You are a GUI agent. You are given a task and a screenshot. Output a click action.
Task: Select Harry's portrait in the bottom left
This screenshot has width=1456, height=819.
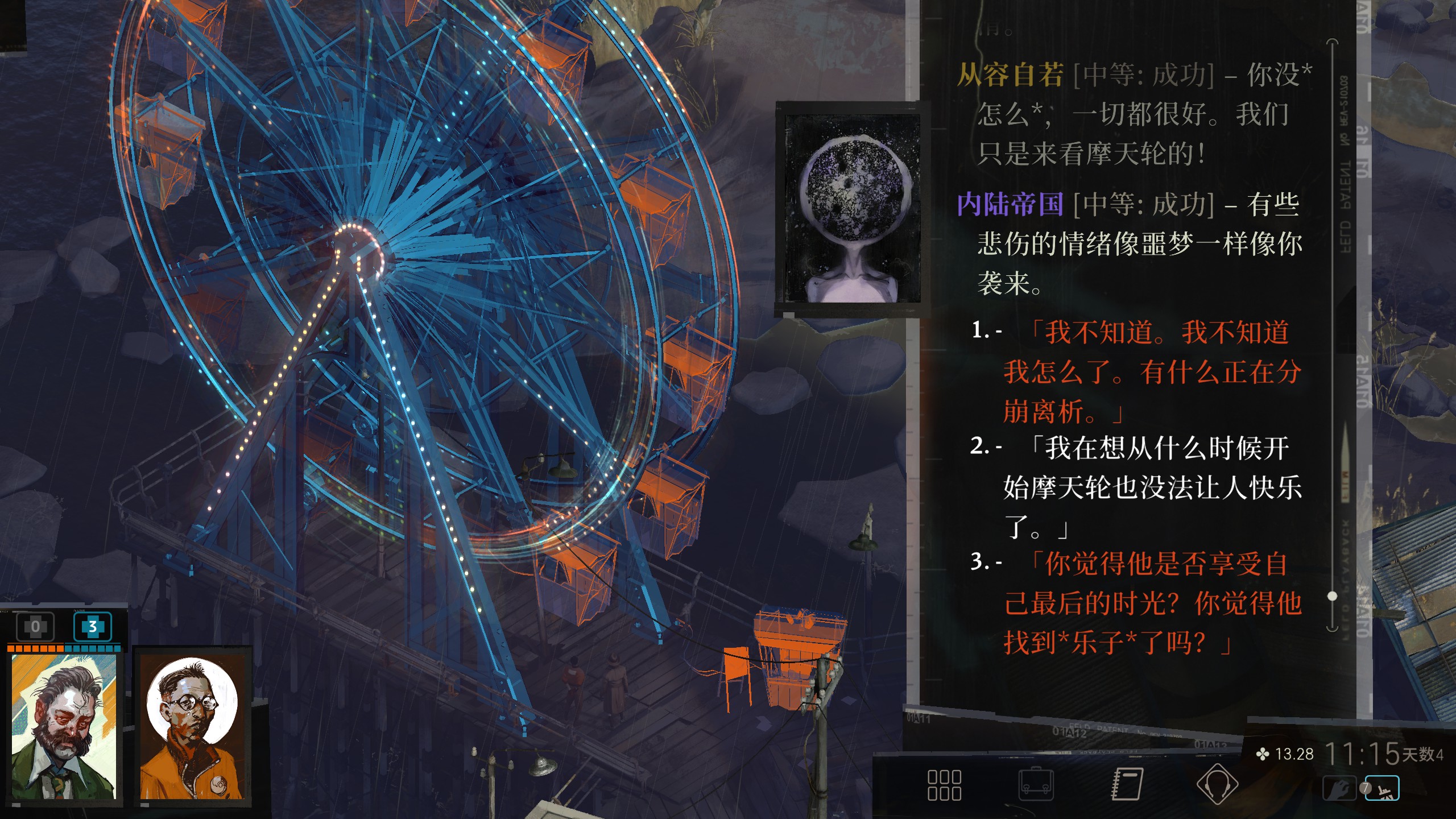point(63,725)
